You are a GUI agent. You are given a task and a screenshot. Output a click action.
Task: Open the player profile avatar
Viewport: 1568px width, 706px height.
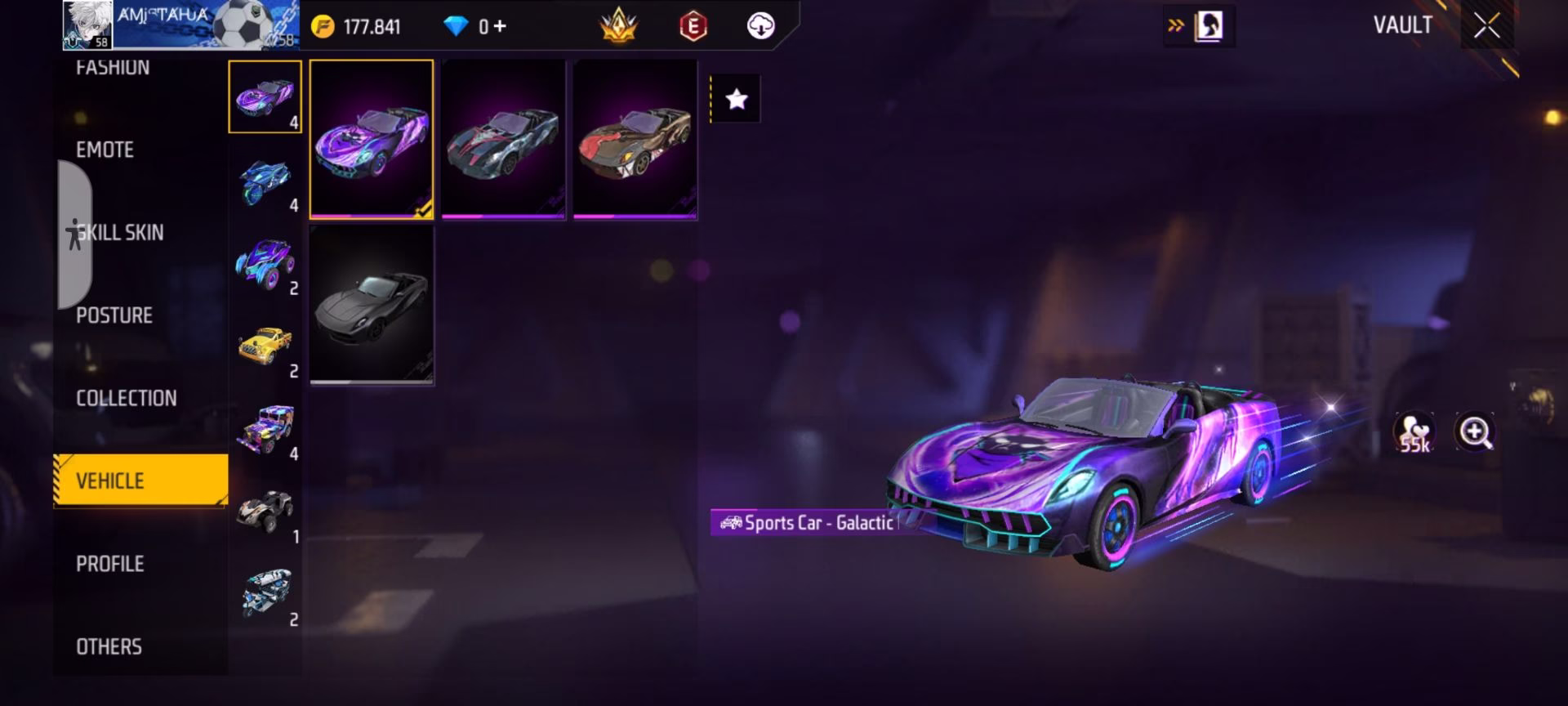tap(87, 25)
